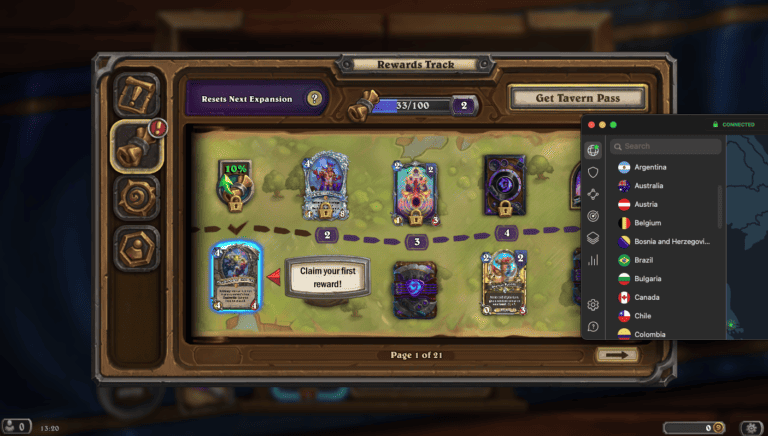Go to the next rewards page arrow
This screenshot has height=436, width=768.
tap(616, 354)
